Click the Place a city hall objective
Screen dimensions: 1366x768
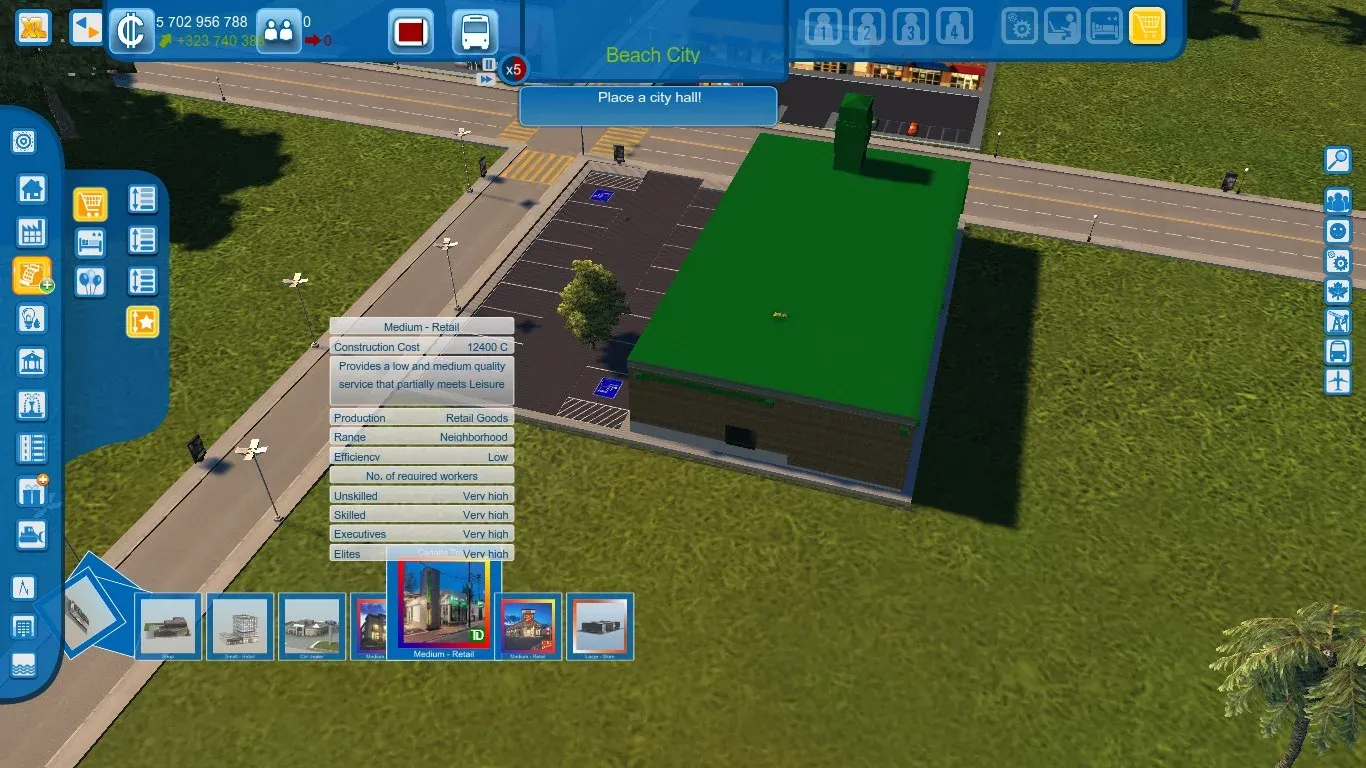(x=648, y=99)
